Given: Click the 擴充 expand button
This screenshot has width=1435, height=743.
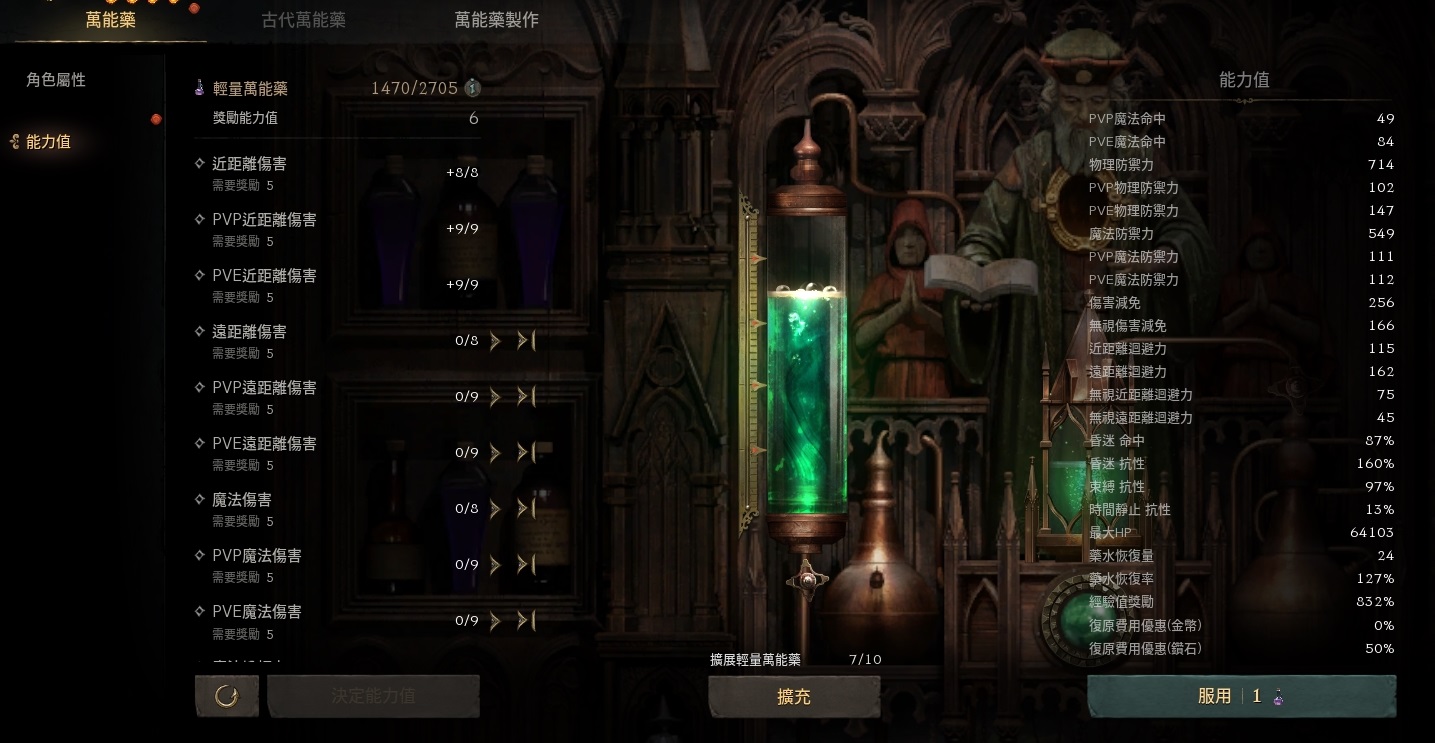Looking at the screenshot, I should [794, 697].
